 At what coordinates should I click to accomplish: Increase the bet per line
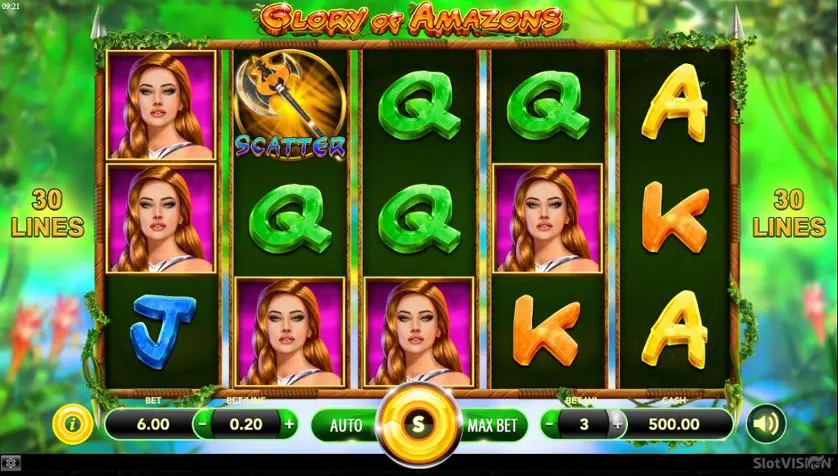click(x=290, y=424)
